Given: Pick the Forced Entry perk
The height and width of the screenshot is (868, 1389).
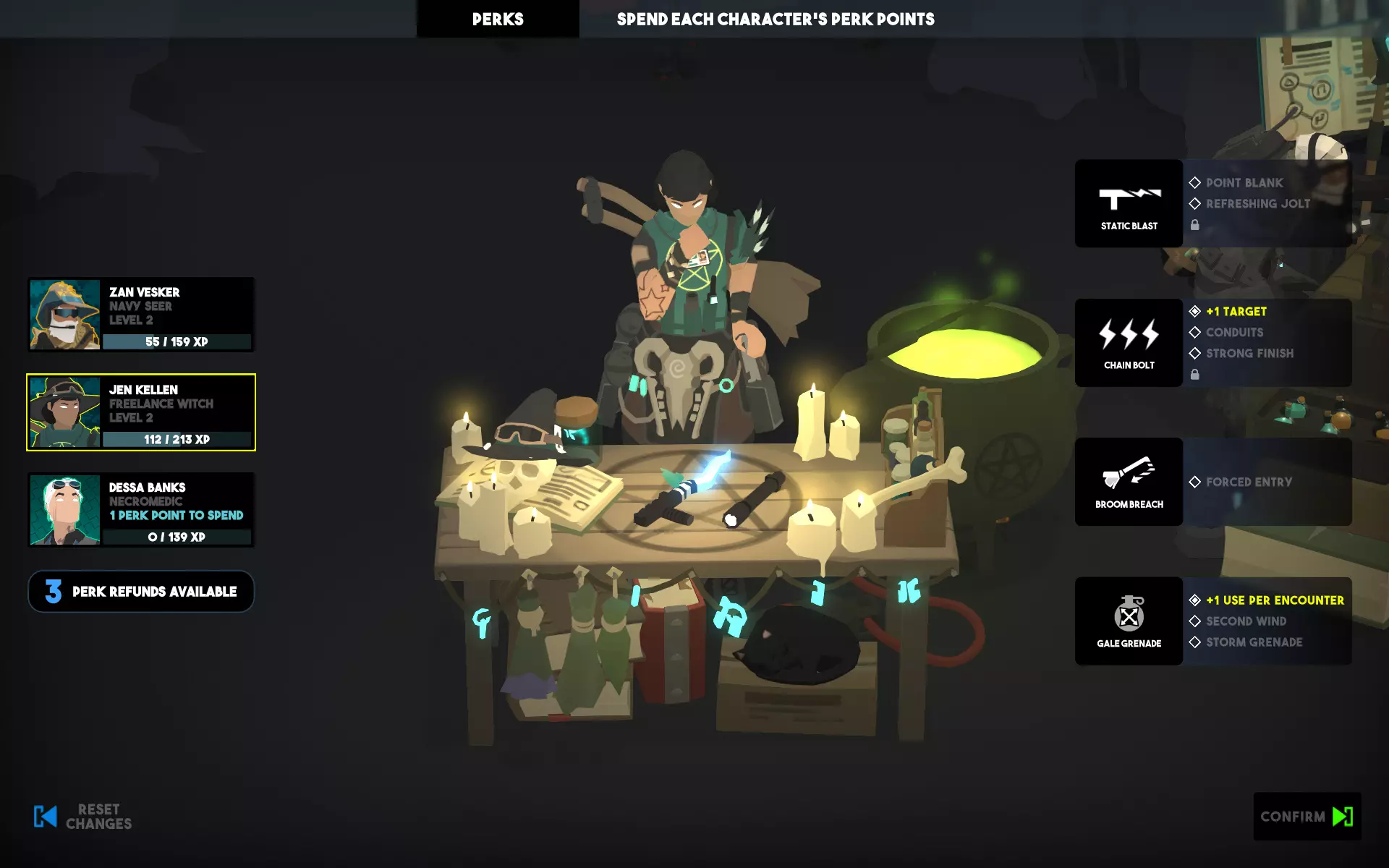Looking at the screenshot, I should (x=1248, y=482).
